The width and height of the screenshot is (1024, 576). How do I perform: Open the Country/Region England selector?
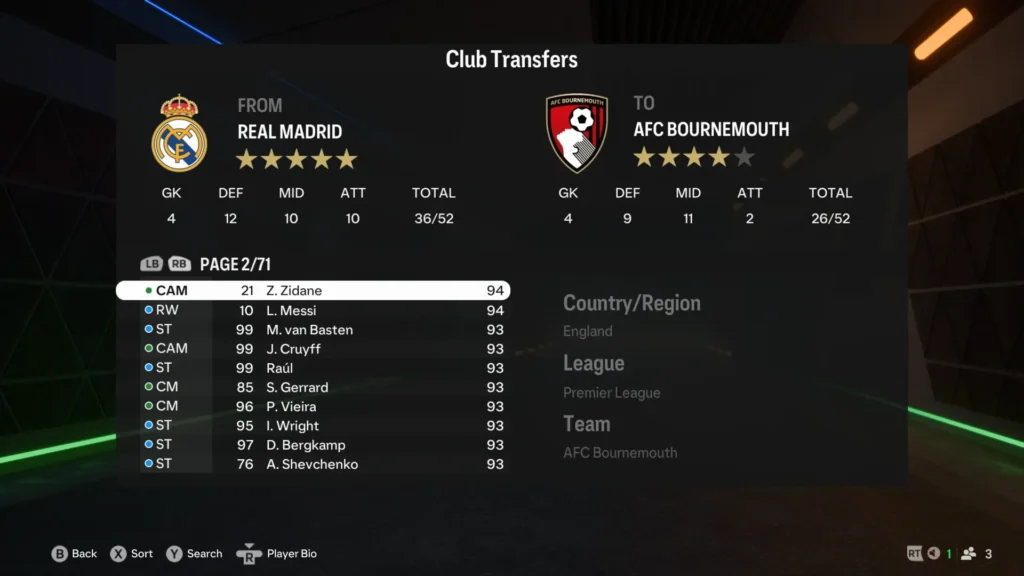[x=631, y=316]
